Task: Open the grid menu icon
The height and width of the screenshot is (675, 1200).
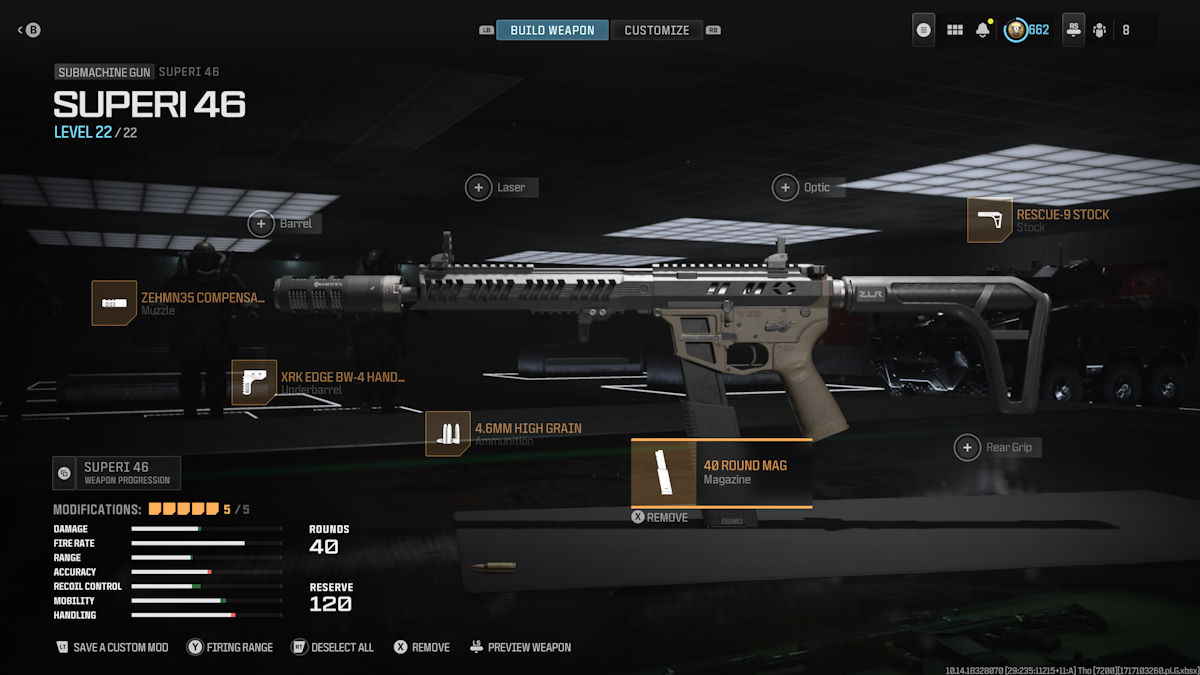Action: 954,30
